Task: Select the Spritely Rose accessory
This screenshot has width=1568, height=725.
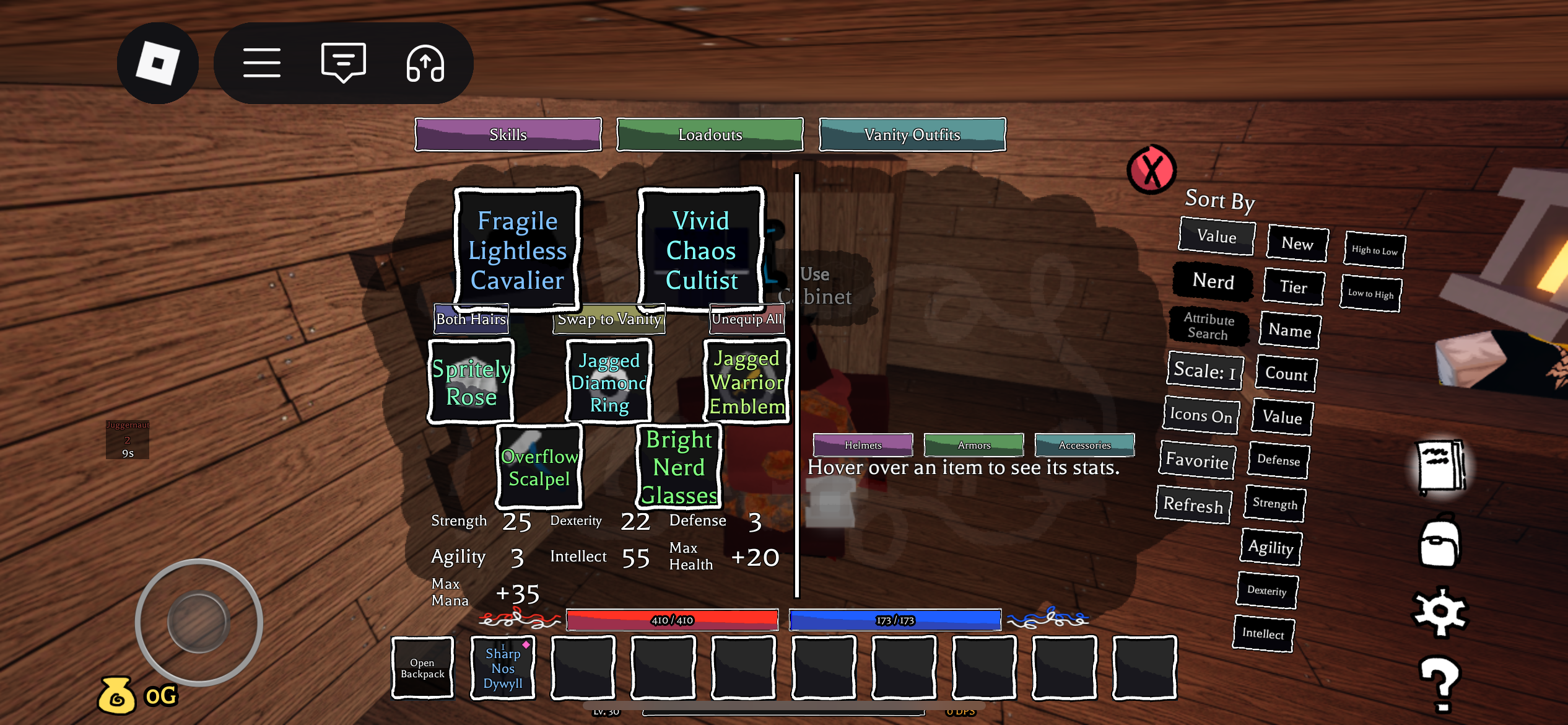Action: click(x=471, y=382)
